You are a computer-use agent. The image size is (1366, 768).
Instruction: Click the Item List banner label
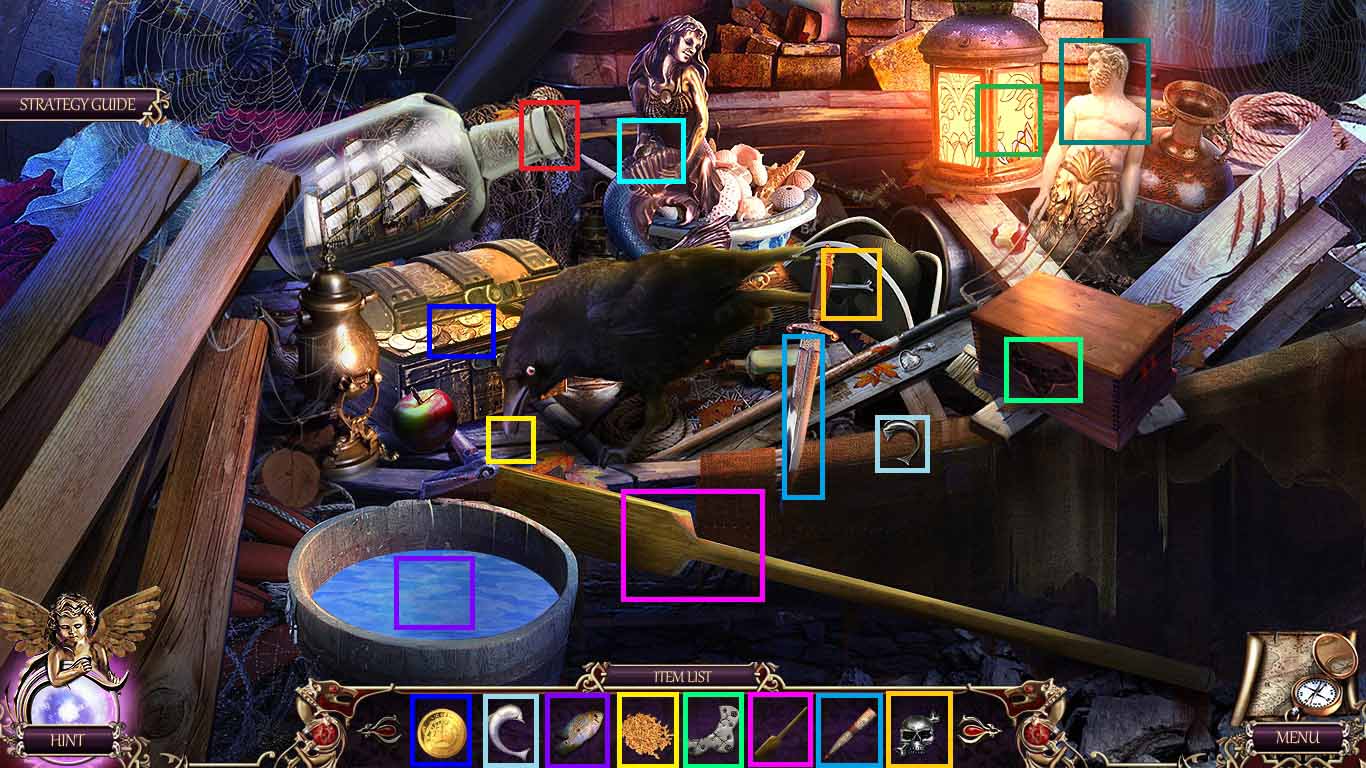[683, 676]
